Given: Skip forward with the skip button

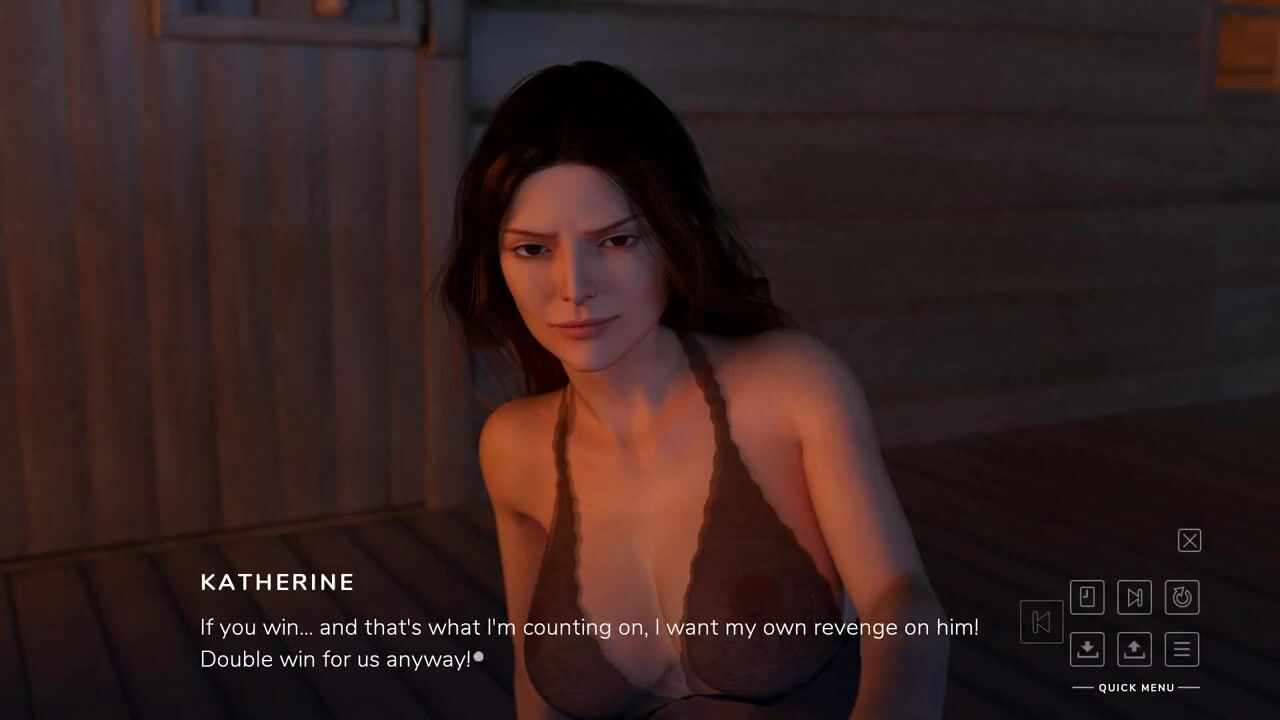Looking at the screenshot, I should point(1134,598).
